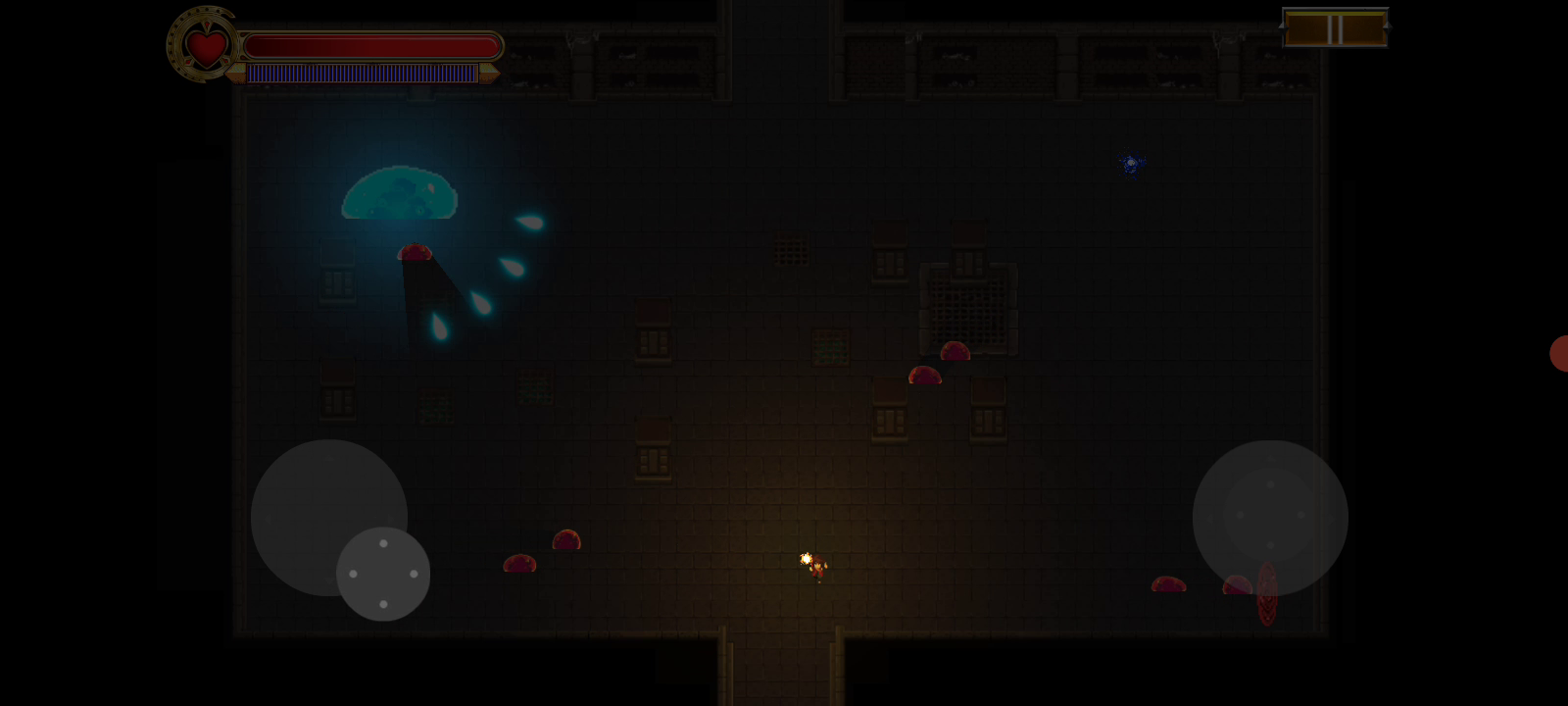Click the left arrow of the pause panel
The image size is (1568, 706).
click(x=1283, y=27)
